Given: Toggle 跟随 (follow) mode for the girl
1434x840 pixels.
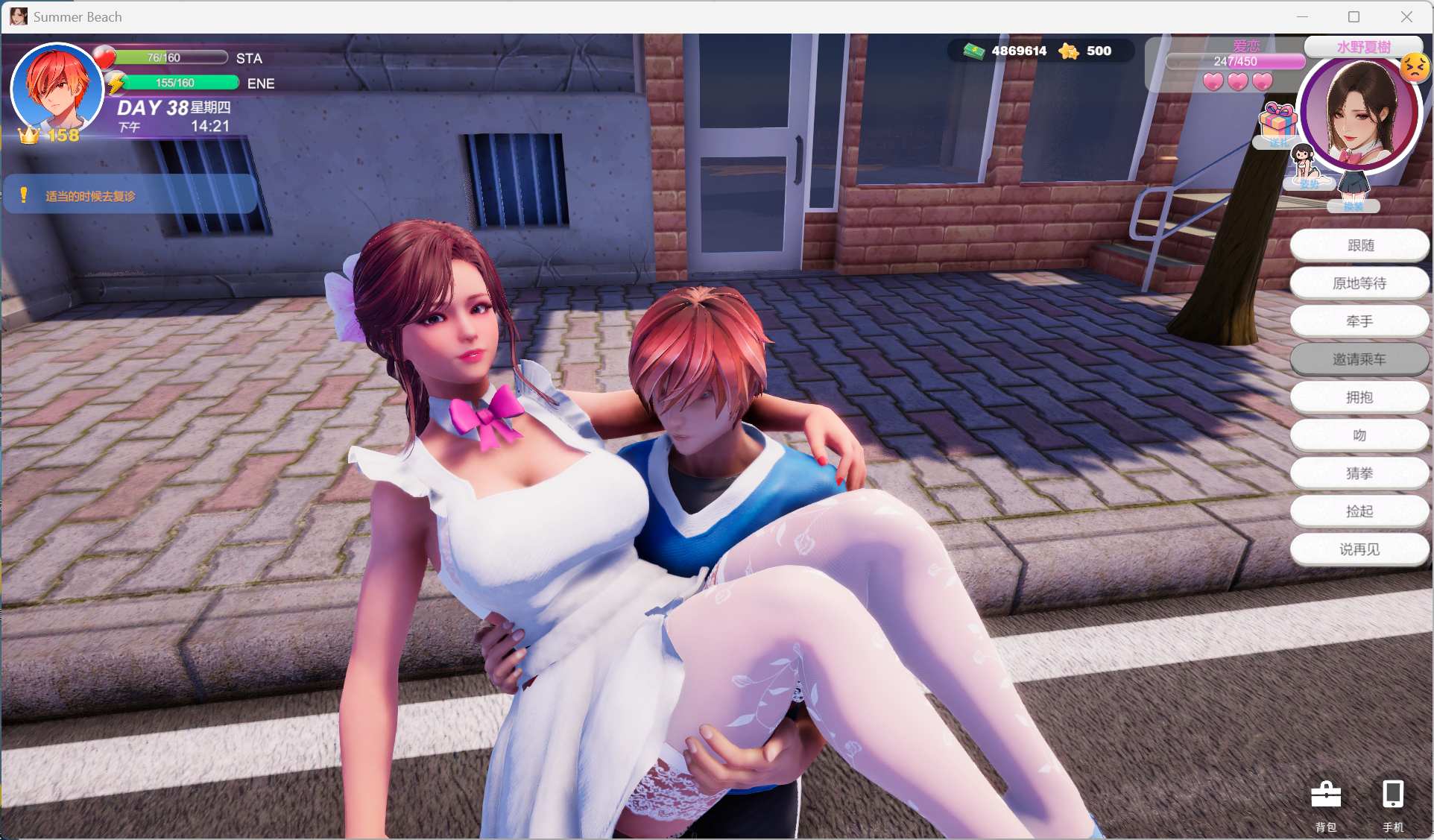Looking at the screenshot, I should tap(1359, 244).
